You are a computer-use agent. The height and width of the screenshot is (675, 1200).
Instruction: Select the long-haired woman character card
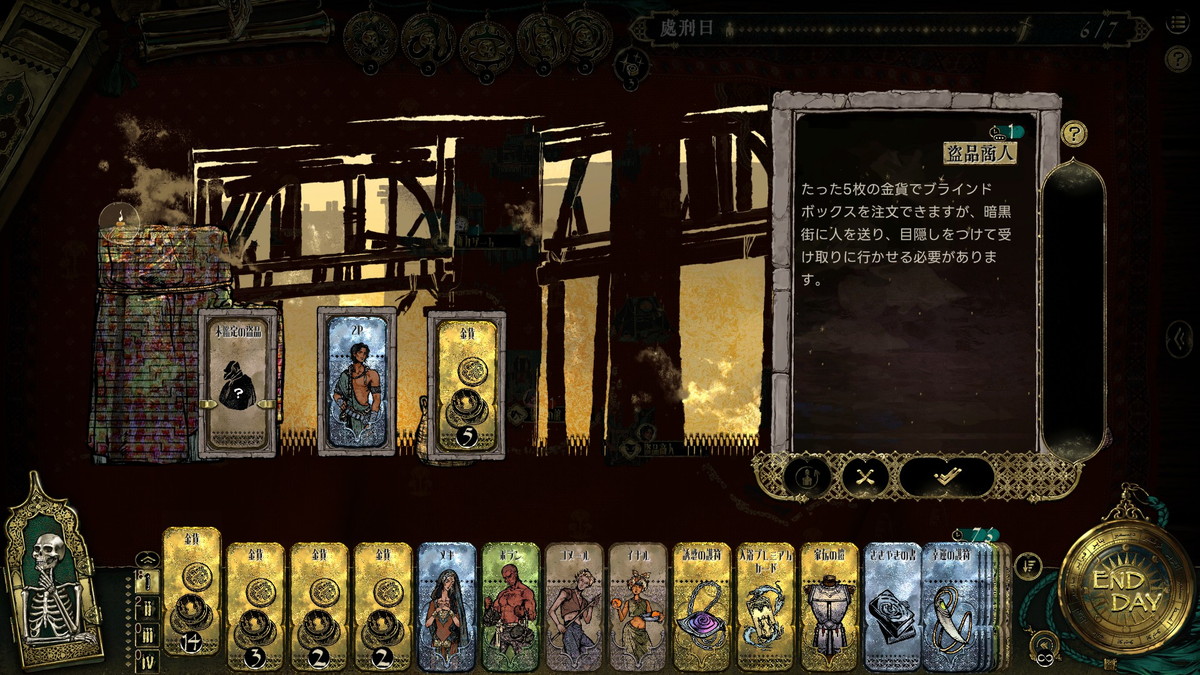click(447, 605)
